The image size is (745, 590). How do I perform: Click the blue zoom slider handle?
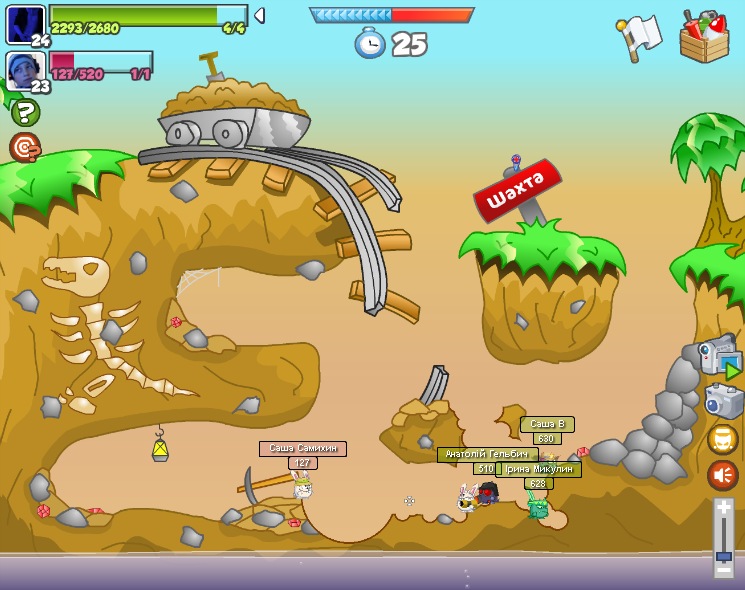(x=723, y=555)
